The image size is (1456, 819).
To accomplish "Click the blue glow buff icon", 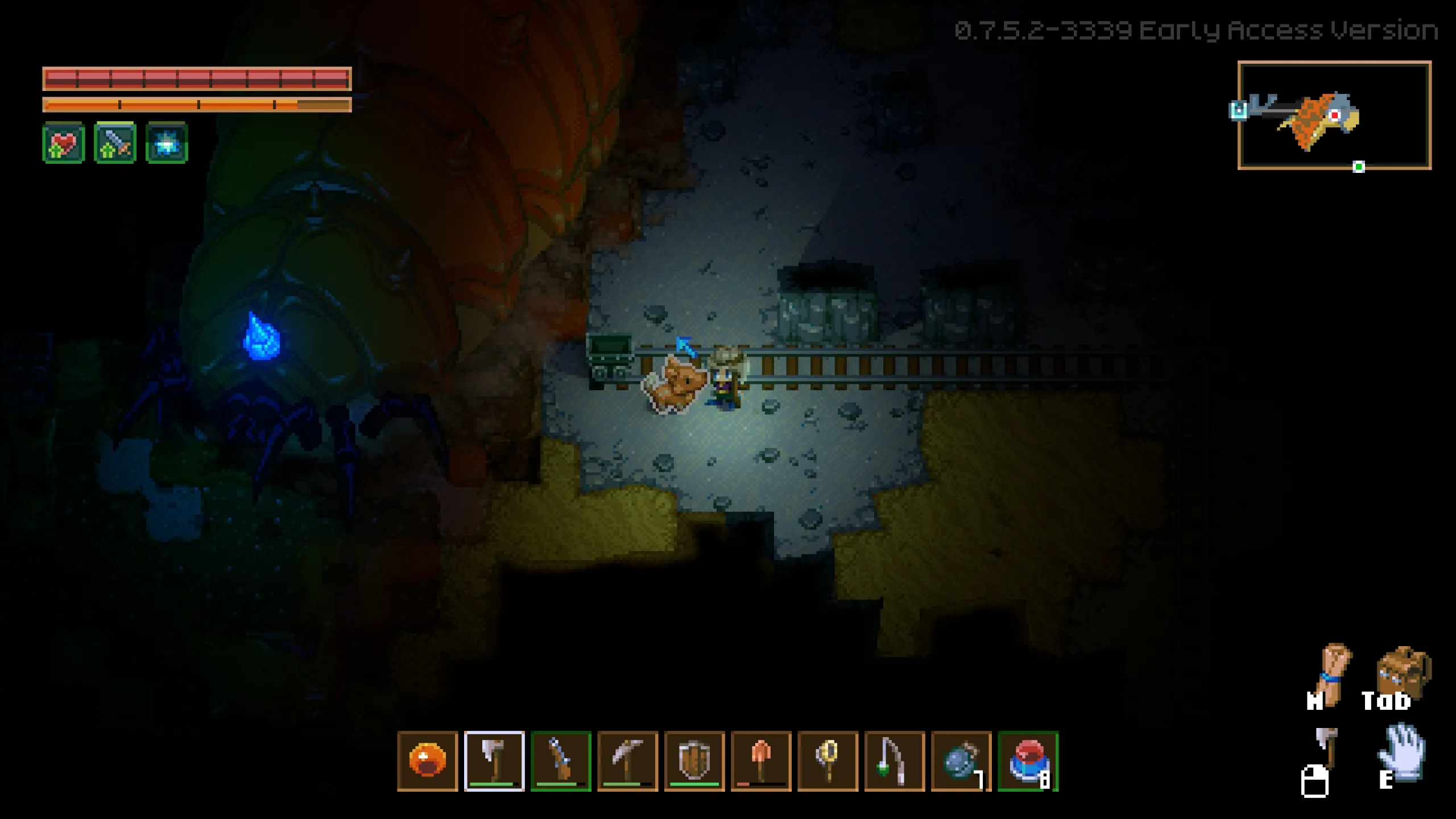I will (x=166, y=142).
